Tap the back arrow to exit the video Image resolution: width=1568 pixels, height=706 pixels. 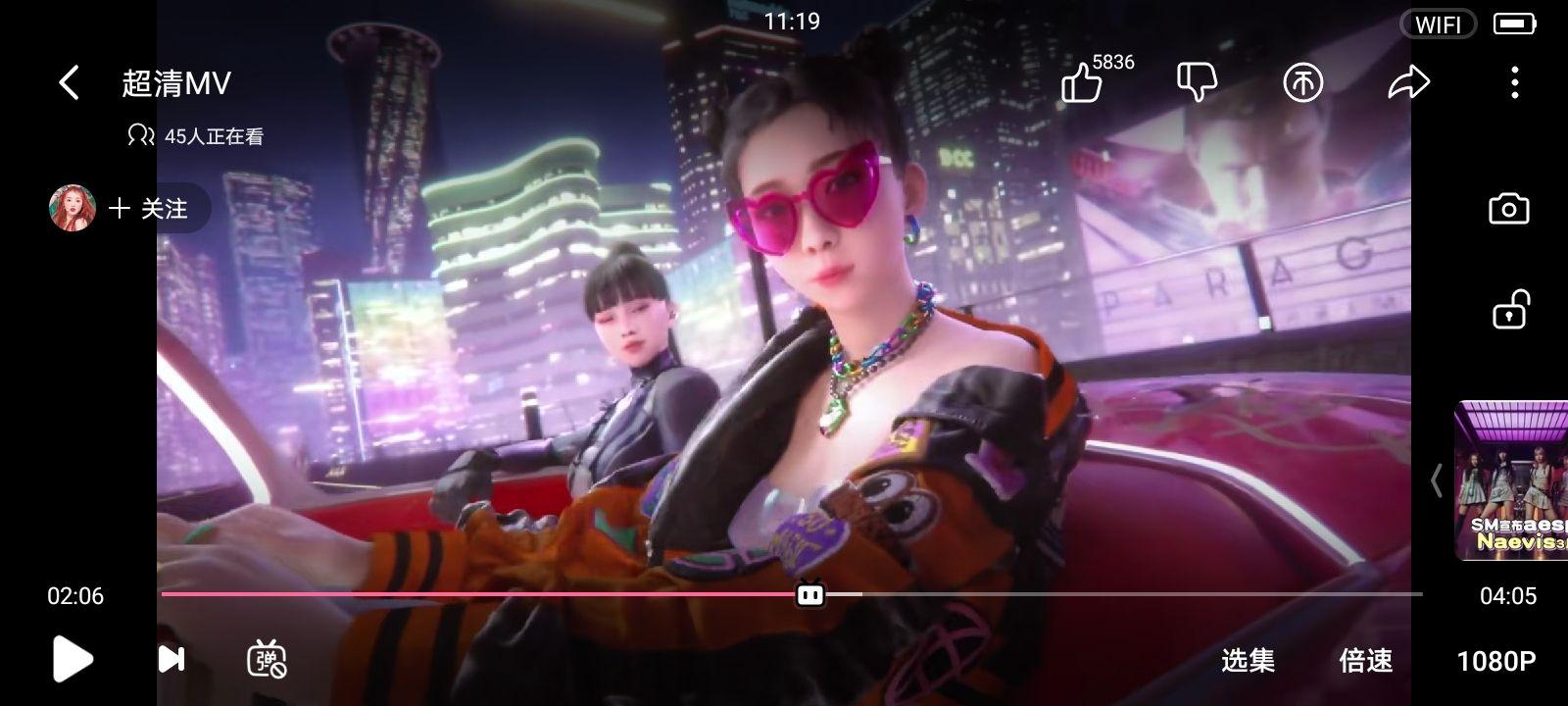coord(68,82)
